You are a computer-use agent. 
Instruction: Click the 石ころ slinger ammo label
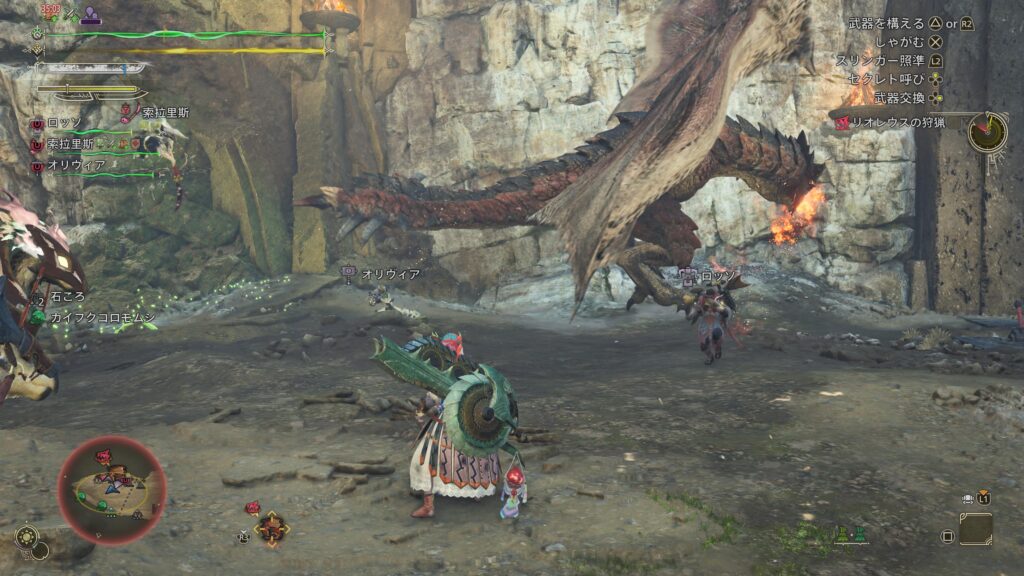click(68, 297)
